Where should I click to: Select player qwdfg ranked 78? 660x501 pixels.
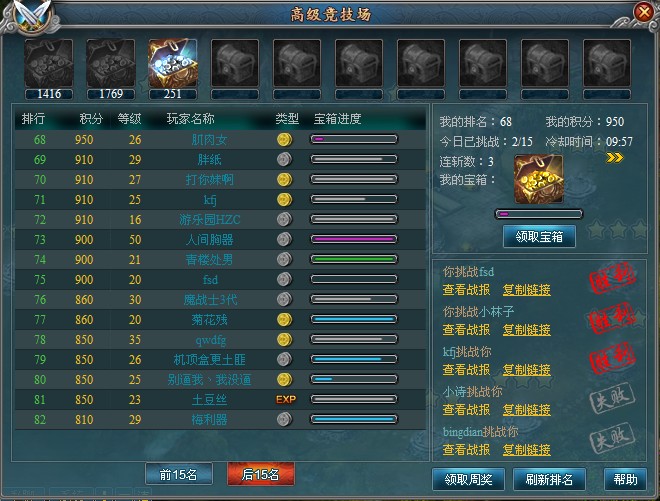pyautogui.click(x=210, y=340)
